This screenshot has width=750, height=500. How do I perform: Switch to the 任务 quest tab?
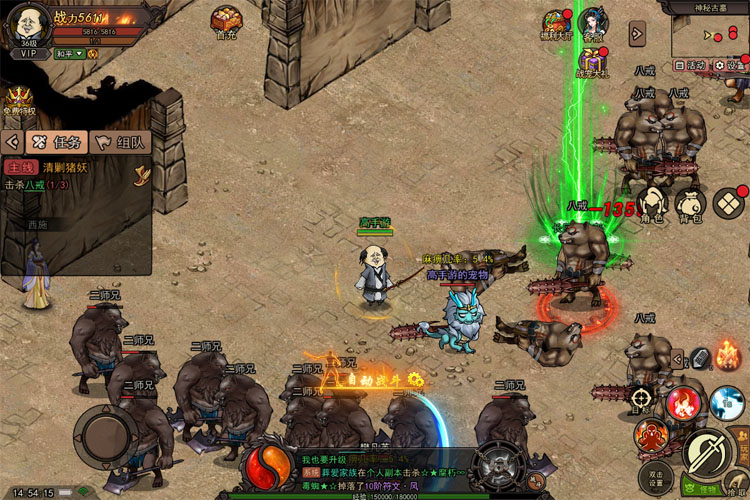pos(56,142)
